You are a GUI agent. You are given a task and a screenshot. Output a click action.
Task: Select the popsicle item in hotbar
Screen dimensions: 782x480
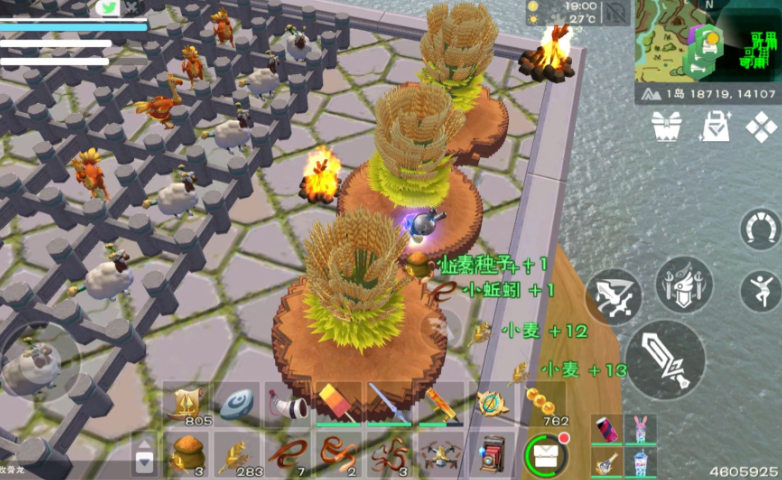[x=338, y=404]
